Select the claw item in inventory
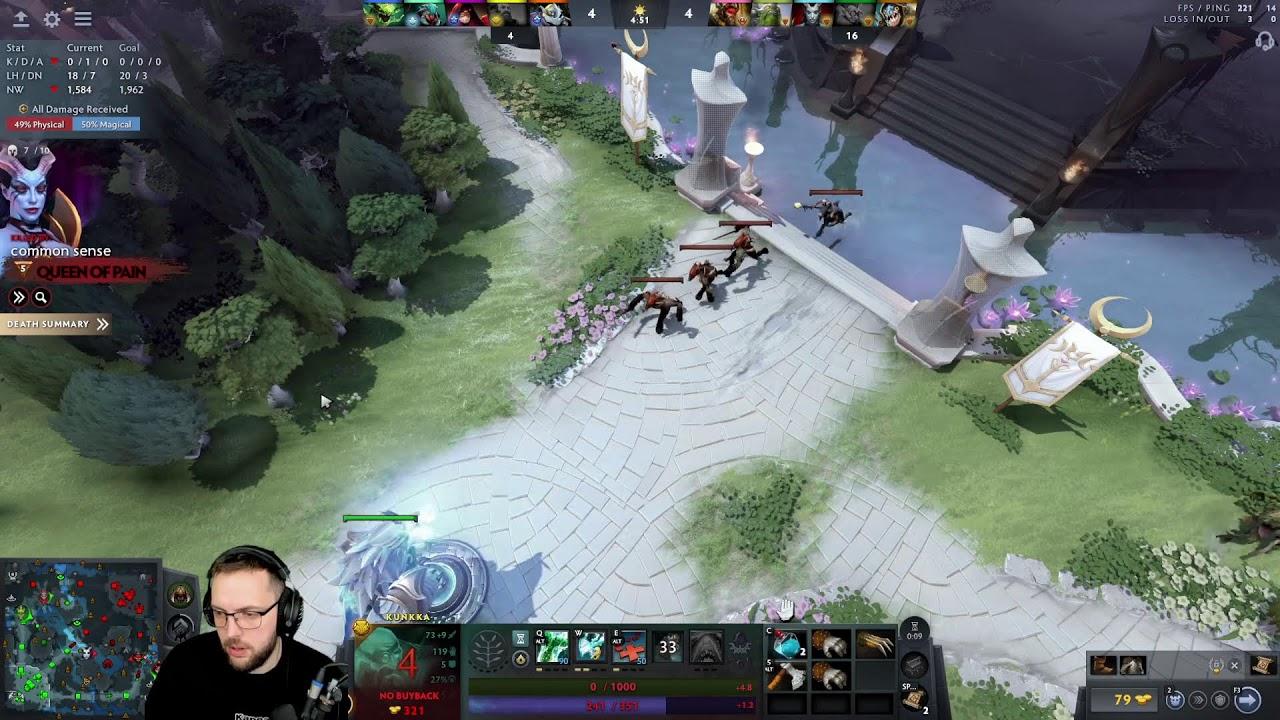Screen dimensions: 1280x720 pos(874,645)
